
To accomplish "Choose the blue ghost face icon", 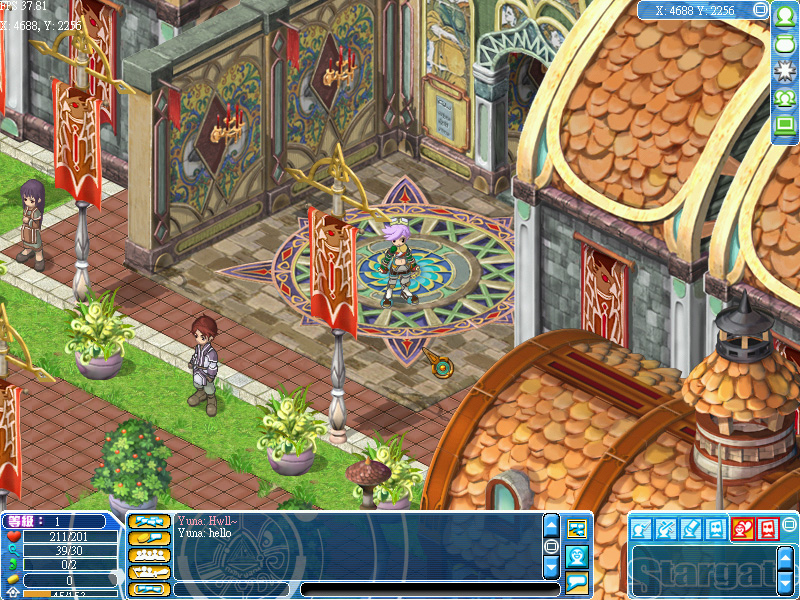I will 716,528.
